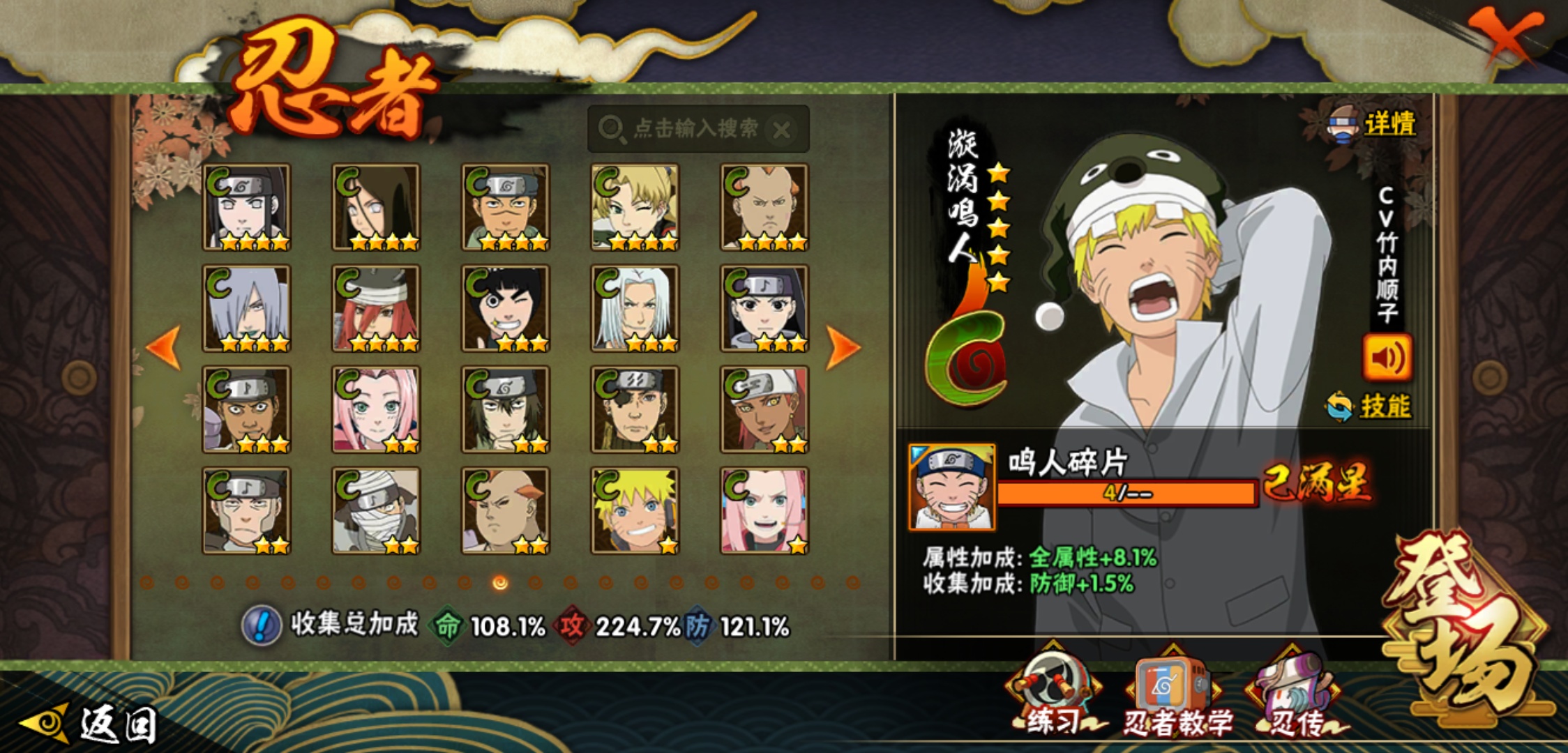Select the Rock Lee winking portrait

point(506,308)
